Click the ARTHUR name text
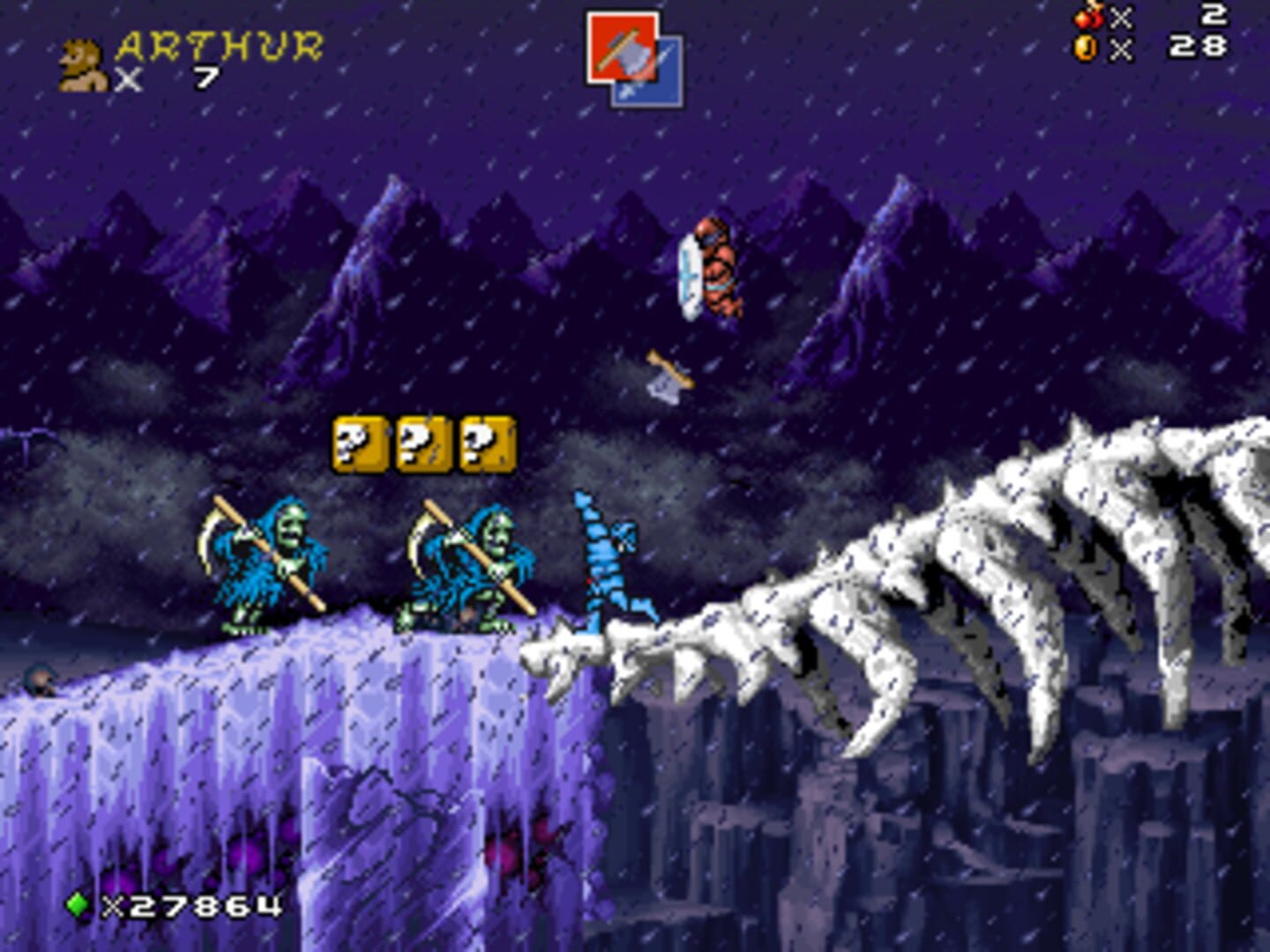The image size is (1270, 952). pyautogui.click(x=222, y=42)
